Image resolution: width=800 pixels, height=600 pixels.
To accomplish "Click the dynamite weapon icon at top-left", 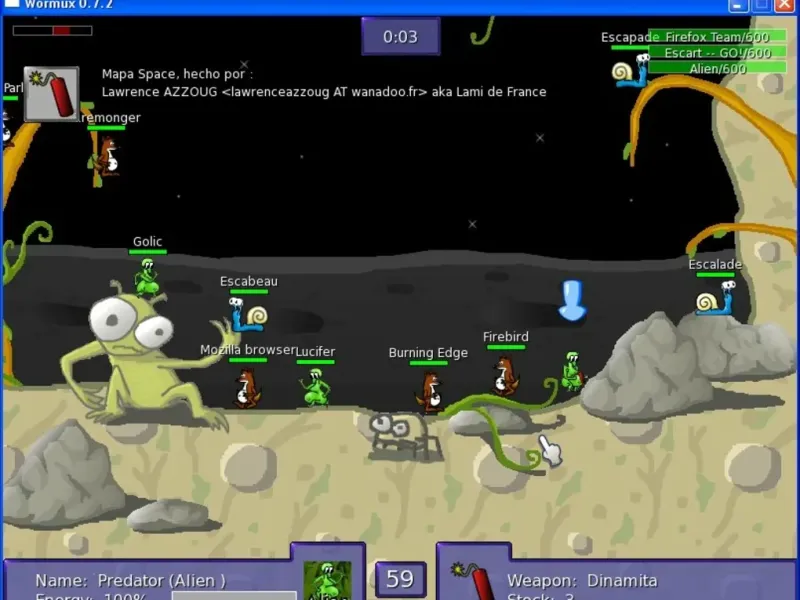I will click(51, 94).
